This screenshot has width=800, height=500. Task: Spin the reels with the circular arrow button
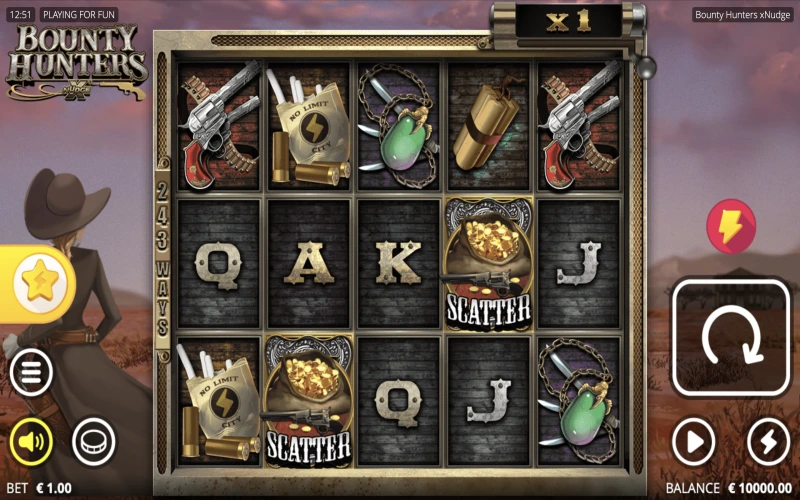click(x=729, y=338)
